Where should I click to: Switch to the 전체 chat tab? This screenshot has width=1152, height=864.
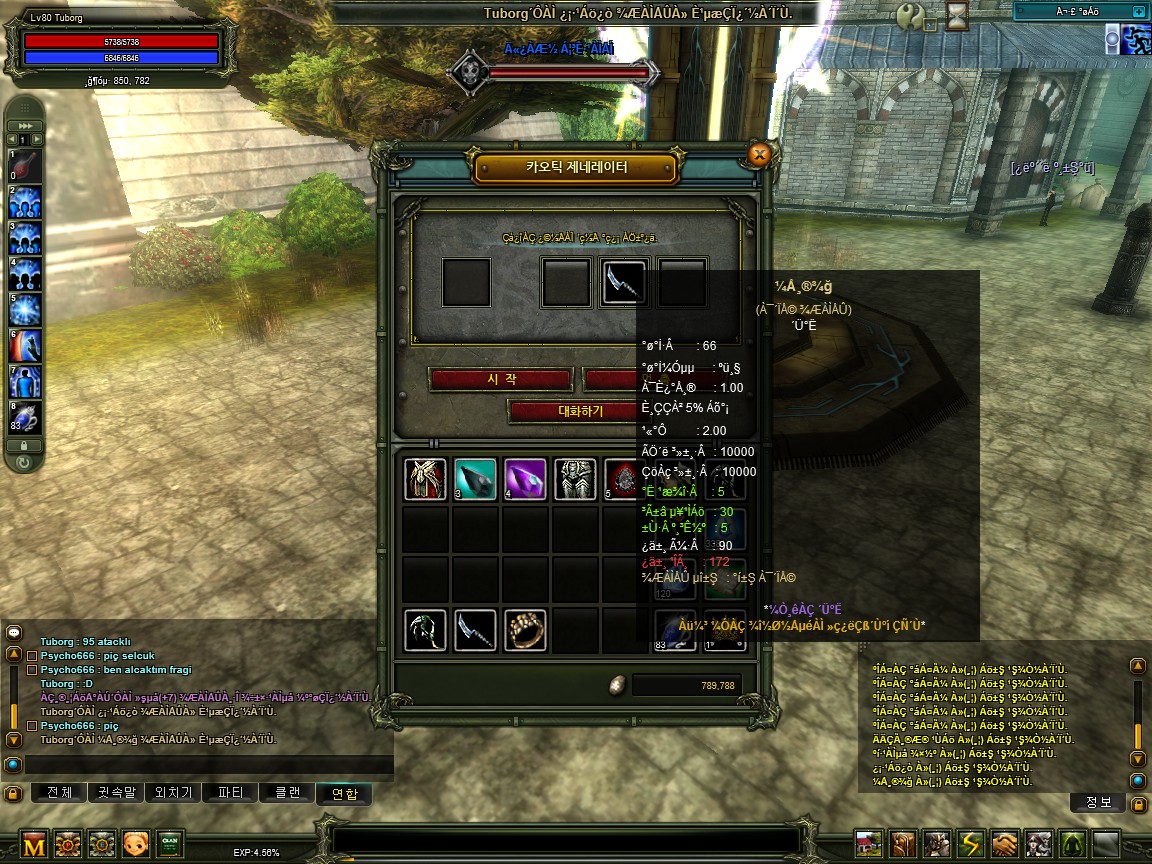click(59, 793)
